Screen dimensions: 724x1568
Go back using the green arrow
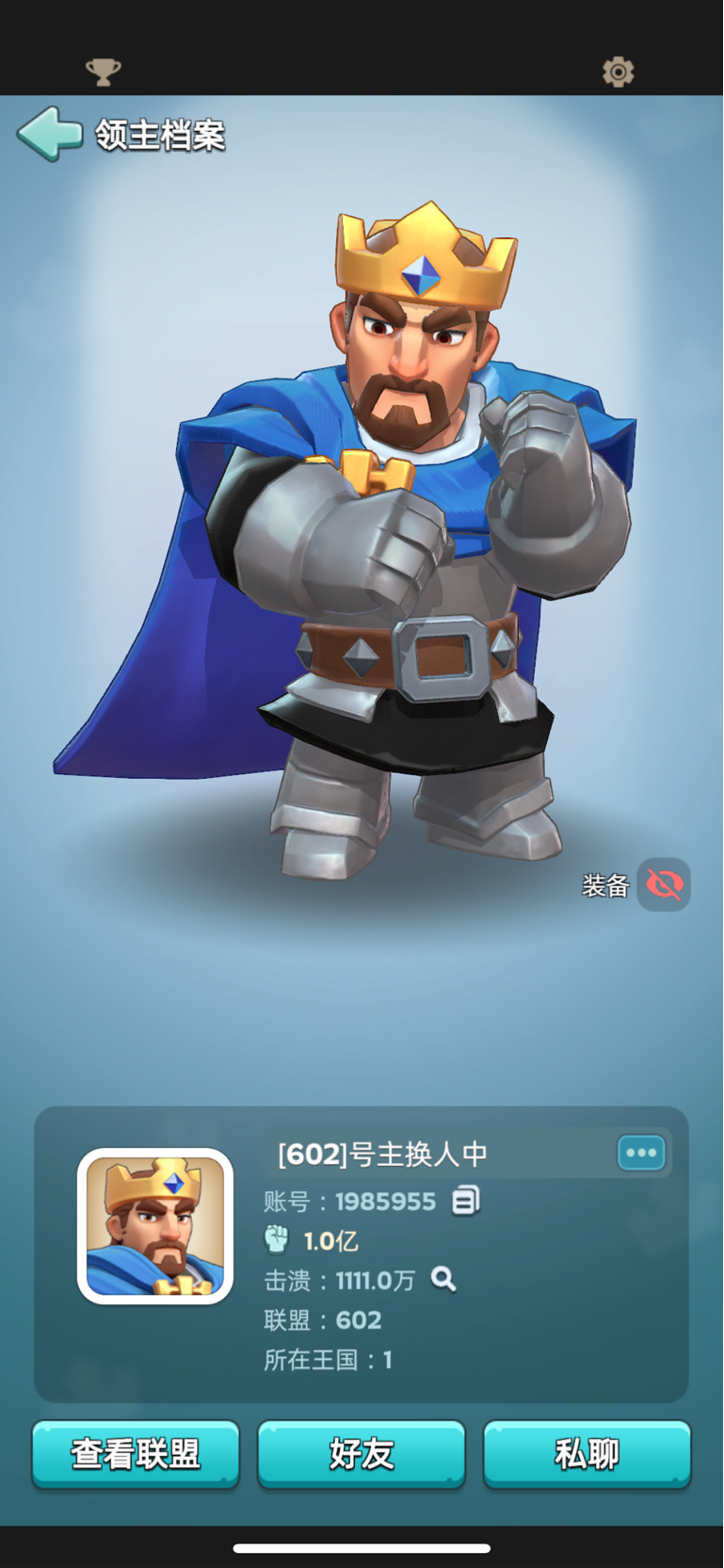pyautogui.click(x=50, y=134)
